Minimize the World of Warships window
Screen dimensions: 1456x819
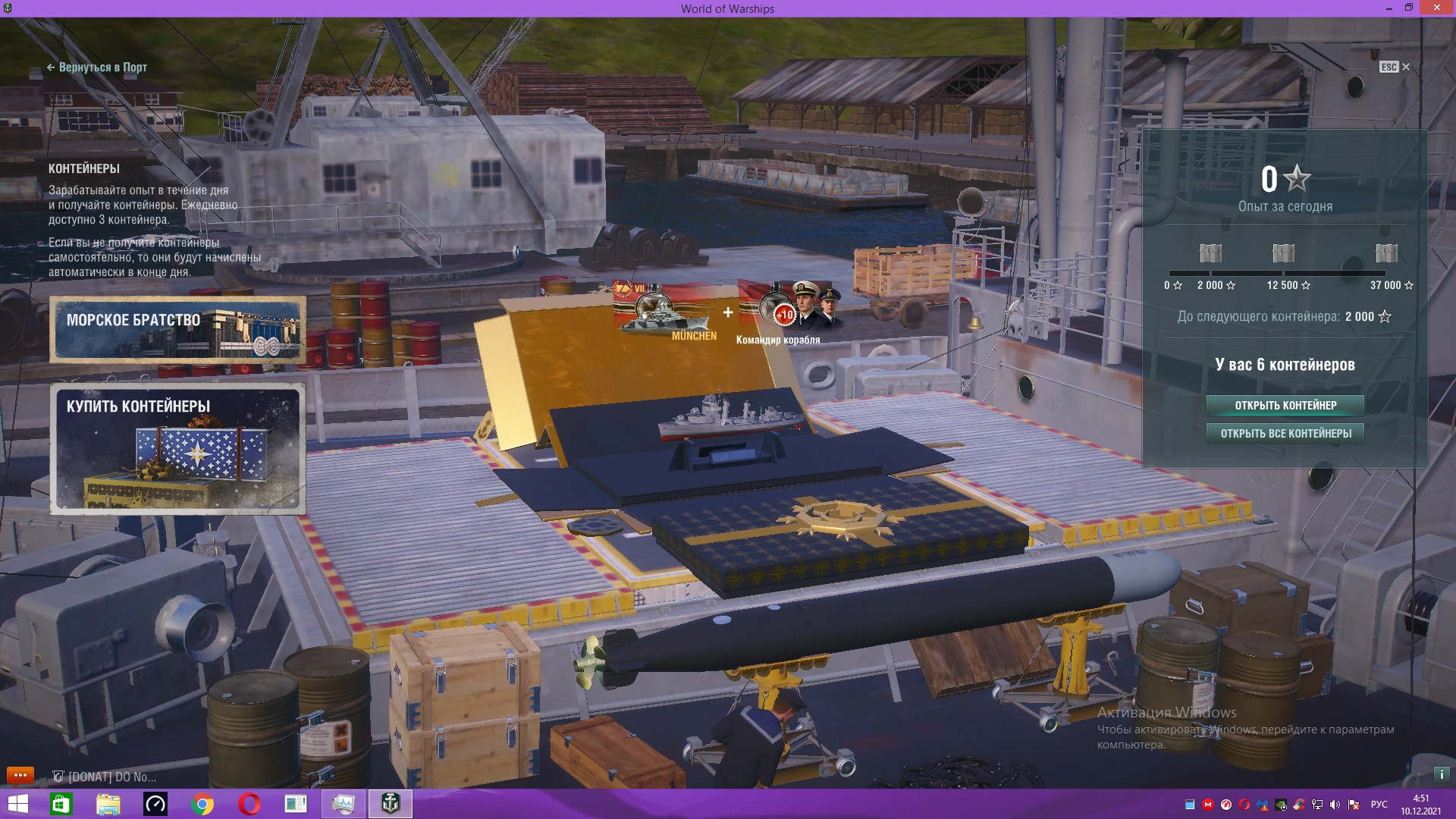(1389, 8)
